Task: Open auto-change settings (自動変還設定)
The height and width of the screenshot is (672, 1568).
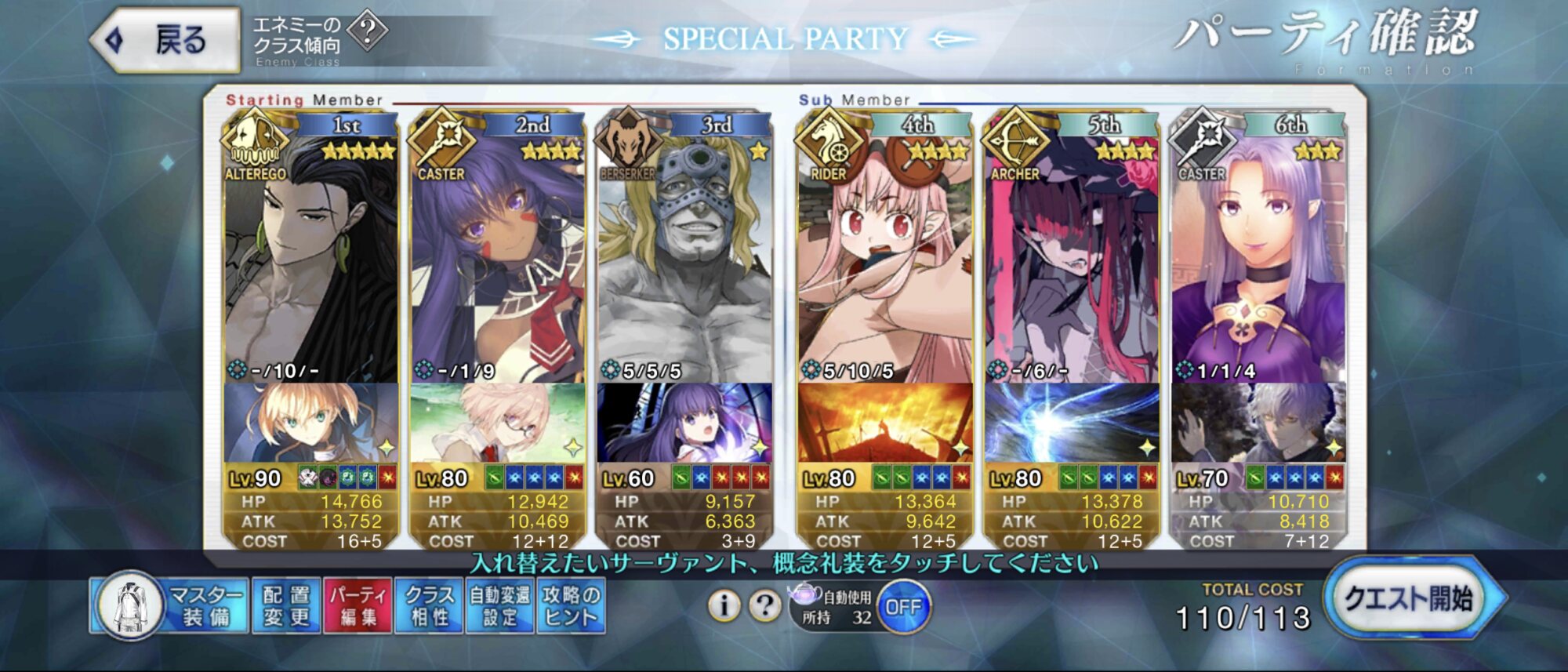Action: pyautogui.click(x=500, y=606)
